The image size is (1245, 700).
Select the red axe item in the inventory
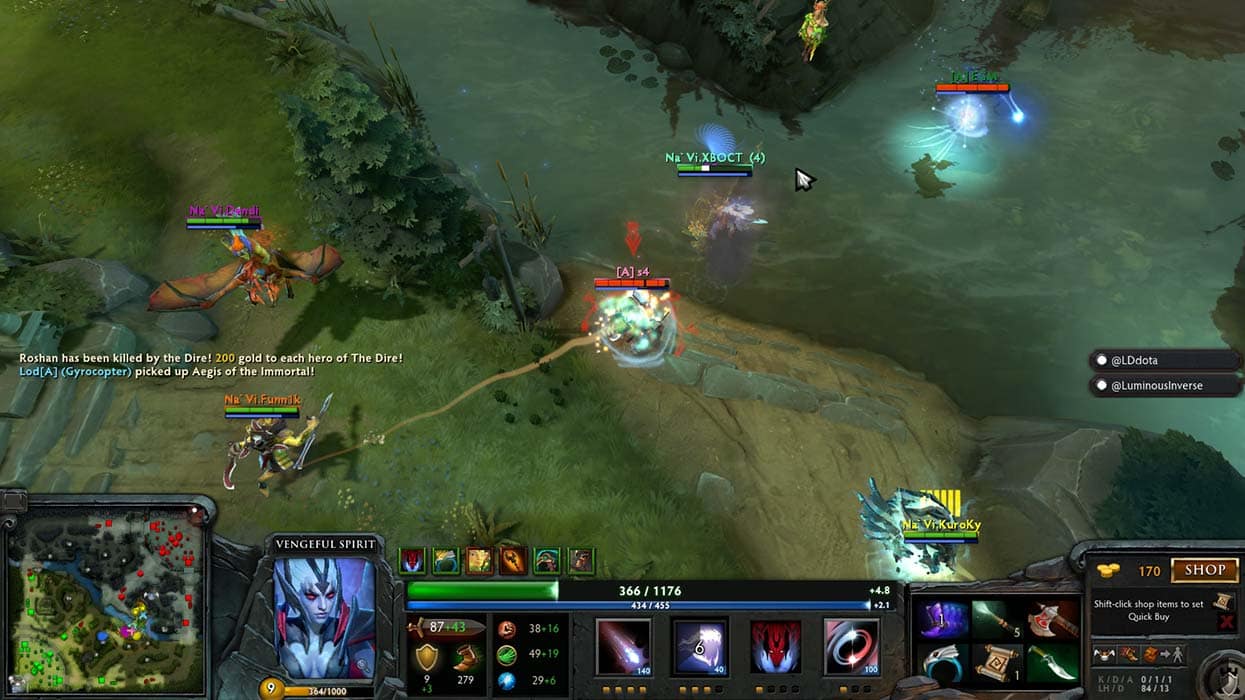click(x=1051, y=620)
